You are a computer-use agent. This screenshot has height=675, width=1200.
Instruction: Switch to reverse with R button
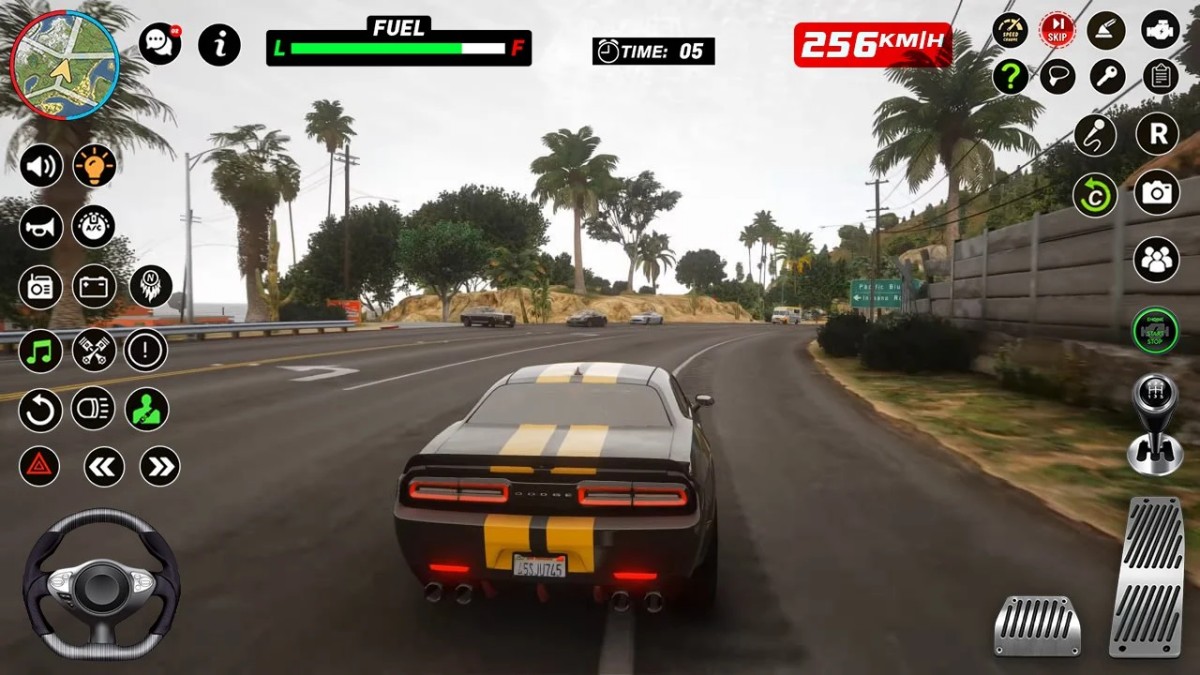pos(1157,133)
